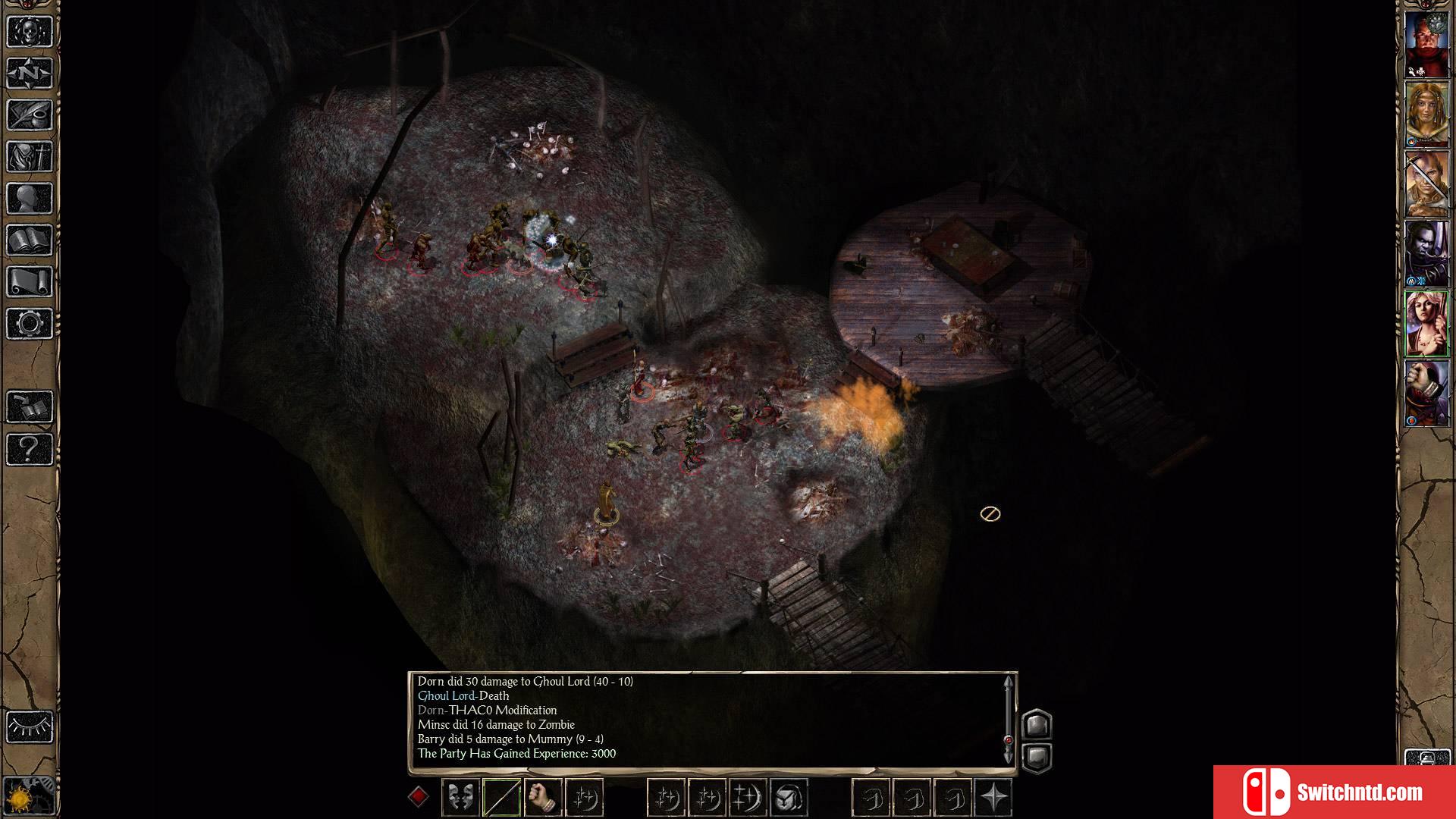Click the closed-eye button in the left sidebar
Viewport: 1456px width, 819px height.
click(30, 726)
